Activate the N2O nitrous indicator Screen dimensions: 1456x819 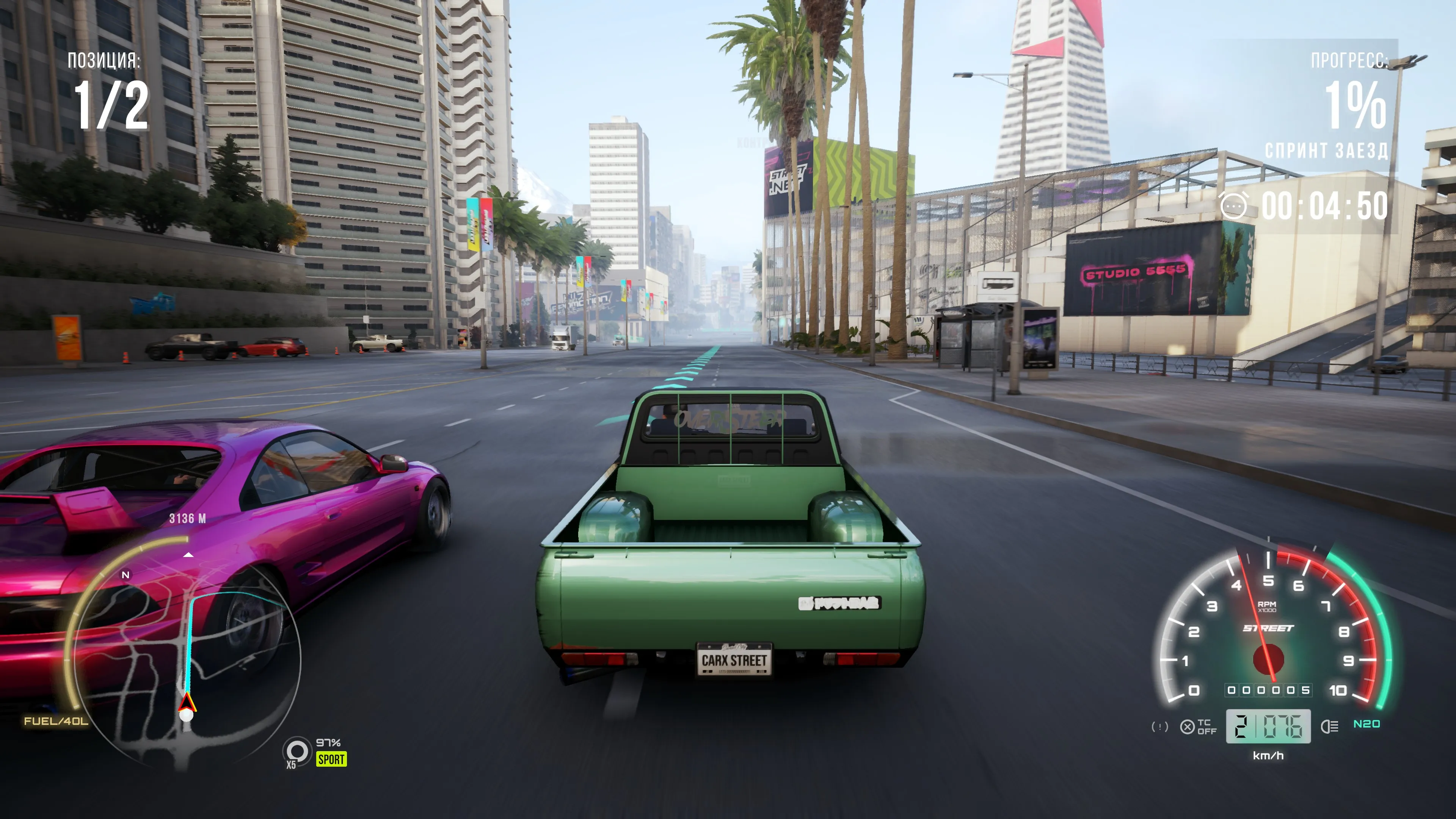click(1366, 724)
